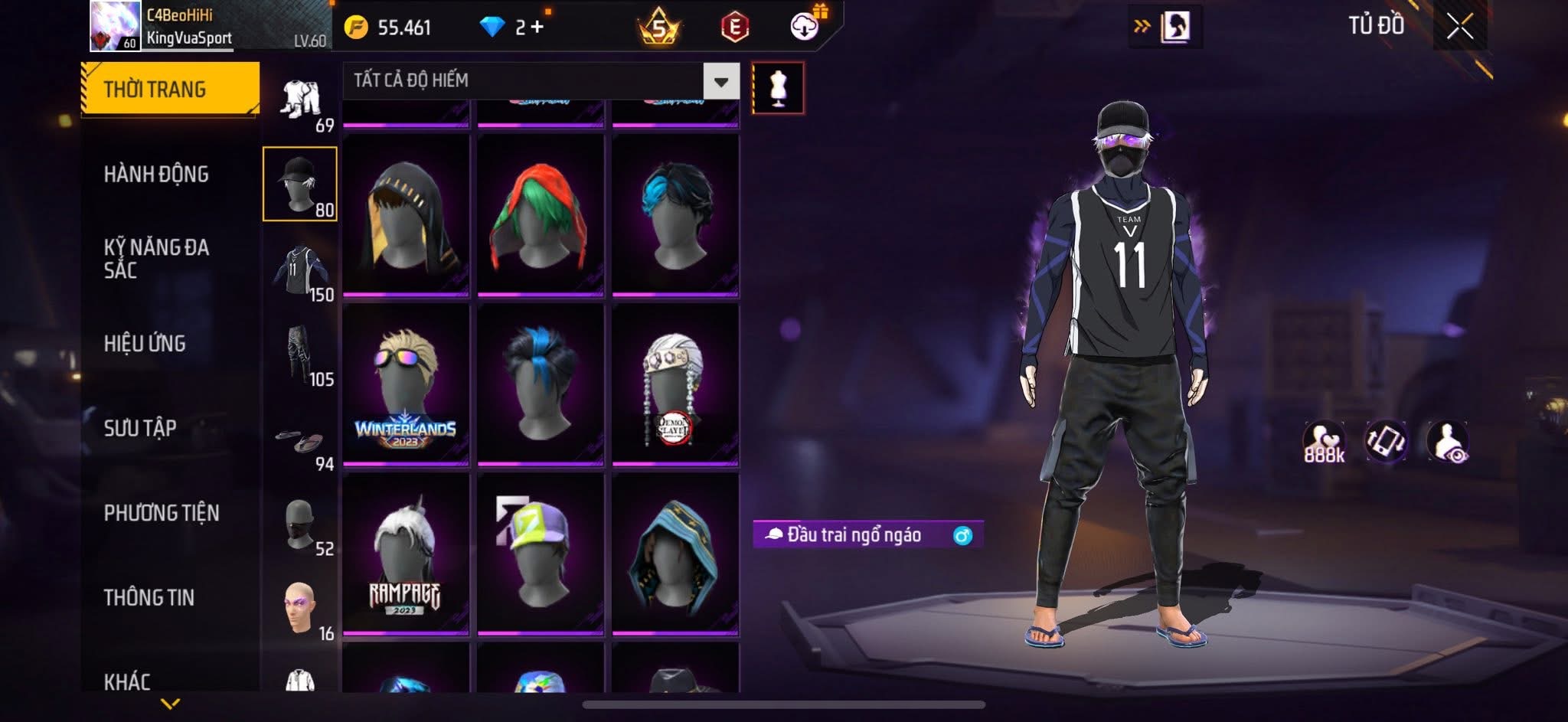Switch to the HÀNH ĐỘNG tab
The image size is (1568, 722).
pos(156,175)
